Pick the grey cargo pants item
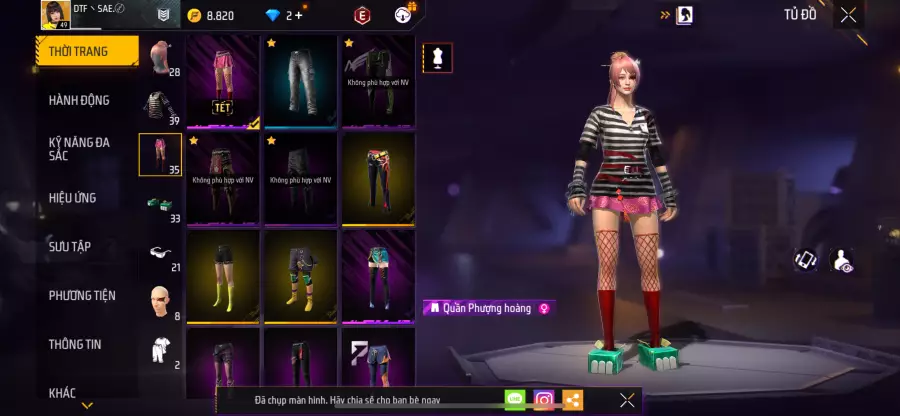 (x=300, y=82)
